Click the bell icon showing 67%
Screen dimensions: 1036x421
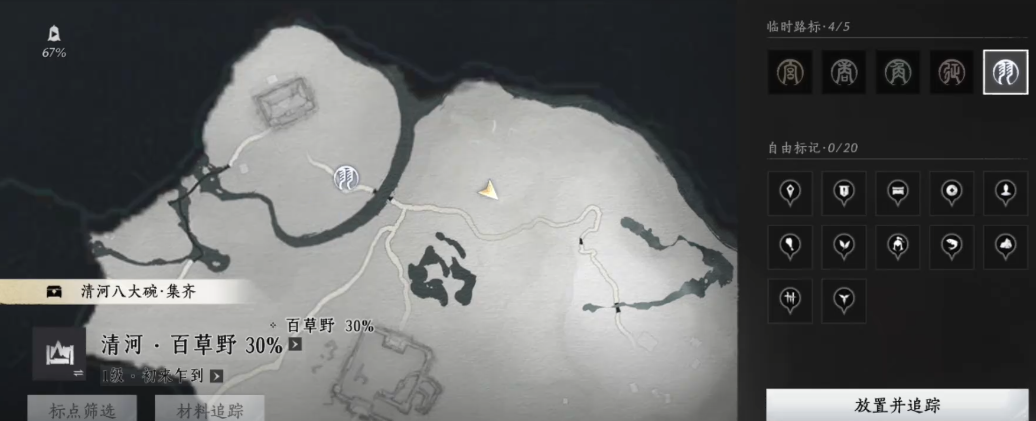pos(53,37)
